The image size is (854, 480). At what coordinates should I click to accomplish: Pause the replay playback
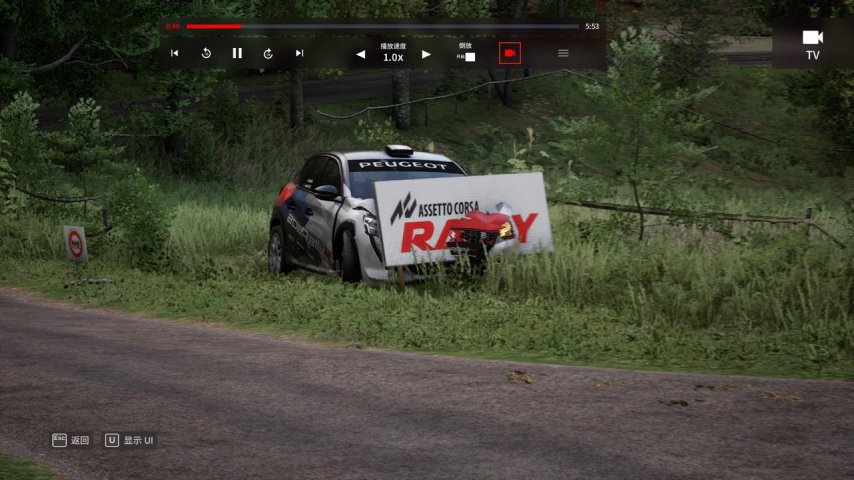point(237,53)
